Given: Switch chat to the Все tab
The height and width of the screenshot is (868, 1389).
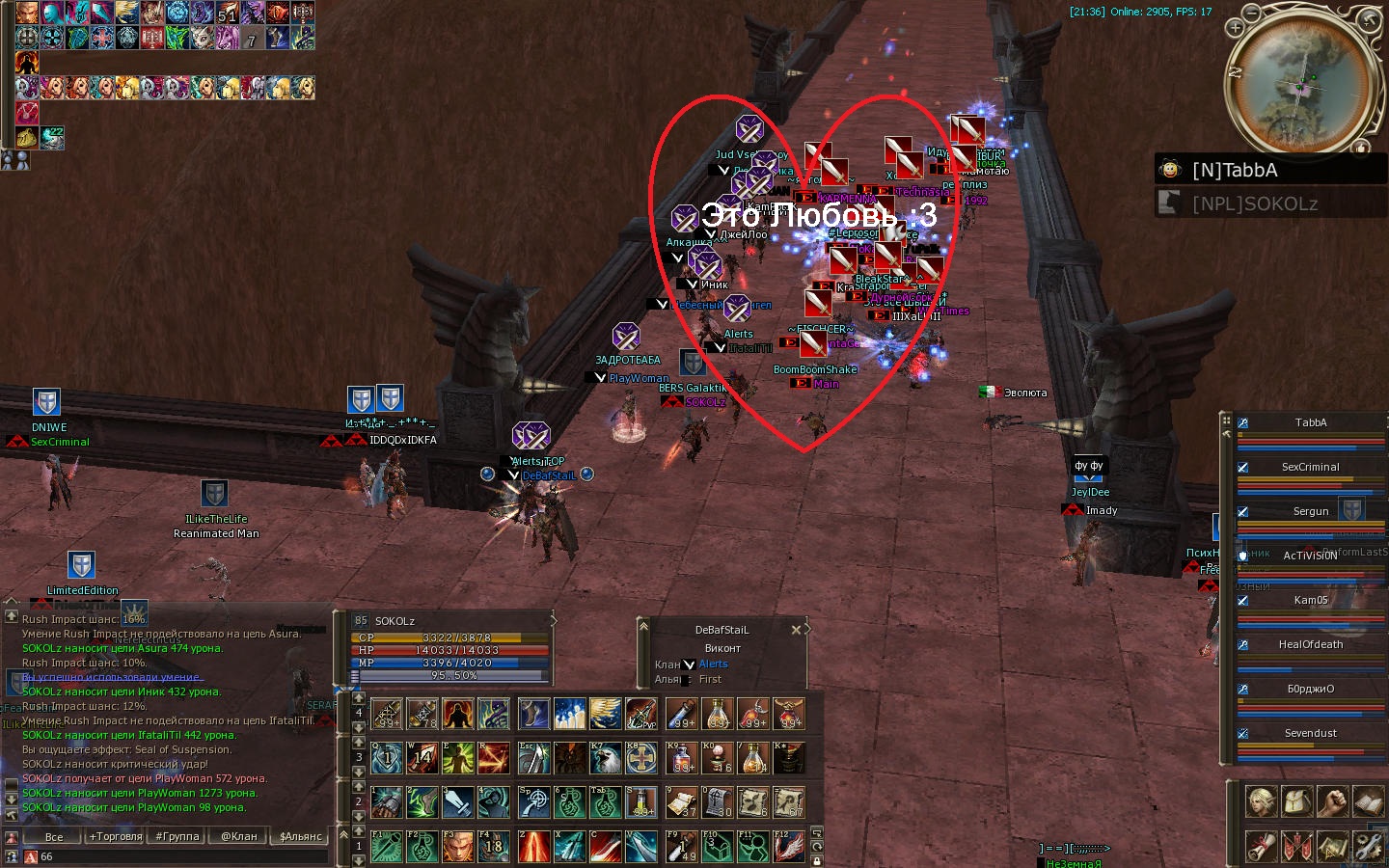Looking at the screenshot, I should (x=54, y=836).
